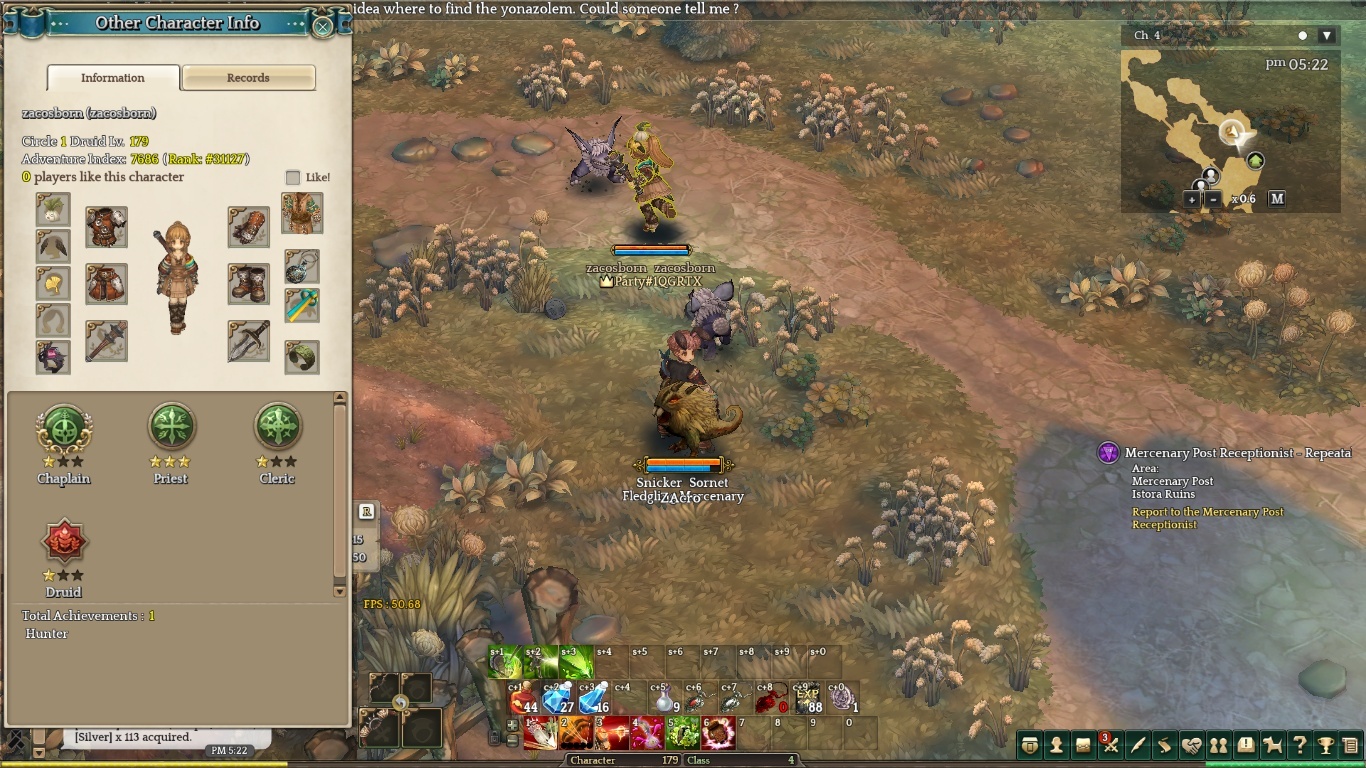Use the EXP item with 88 count
Screen dimensions: 1366x768
point(807,698)
